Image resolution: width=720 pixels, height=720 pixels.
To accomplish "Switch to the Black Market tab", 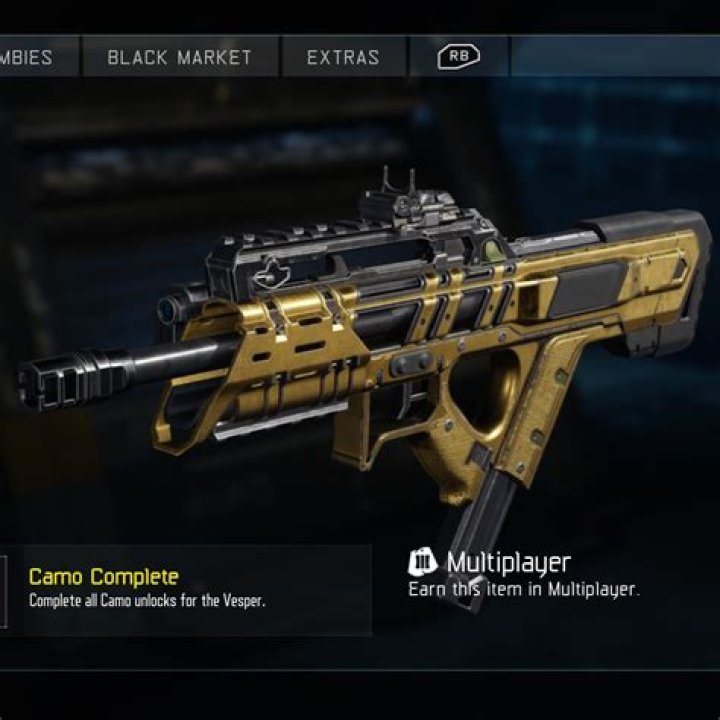I will [180, 57].
